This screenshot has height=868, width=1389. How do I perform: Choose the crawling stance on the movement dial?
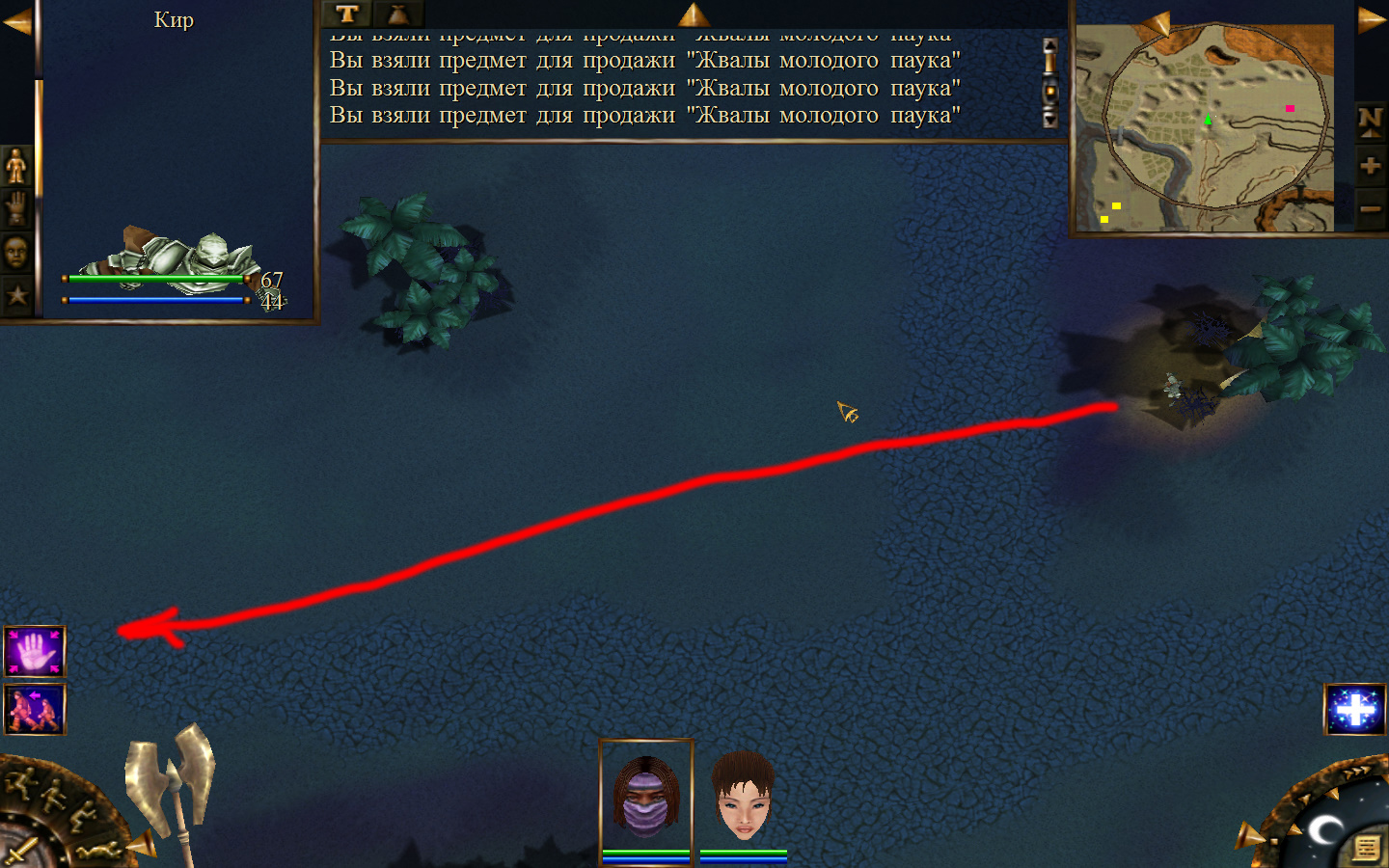[x=99, y=851]
